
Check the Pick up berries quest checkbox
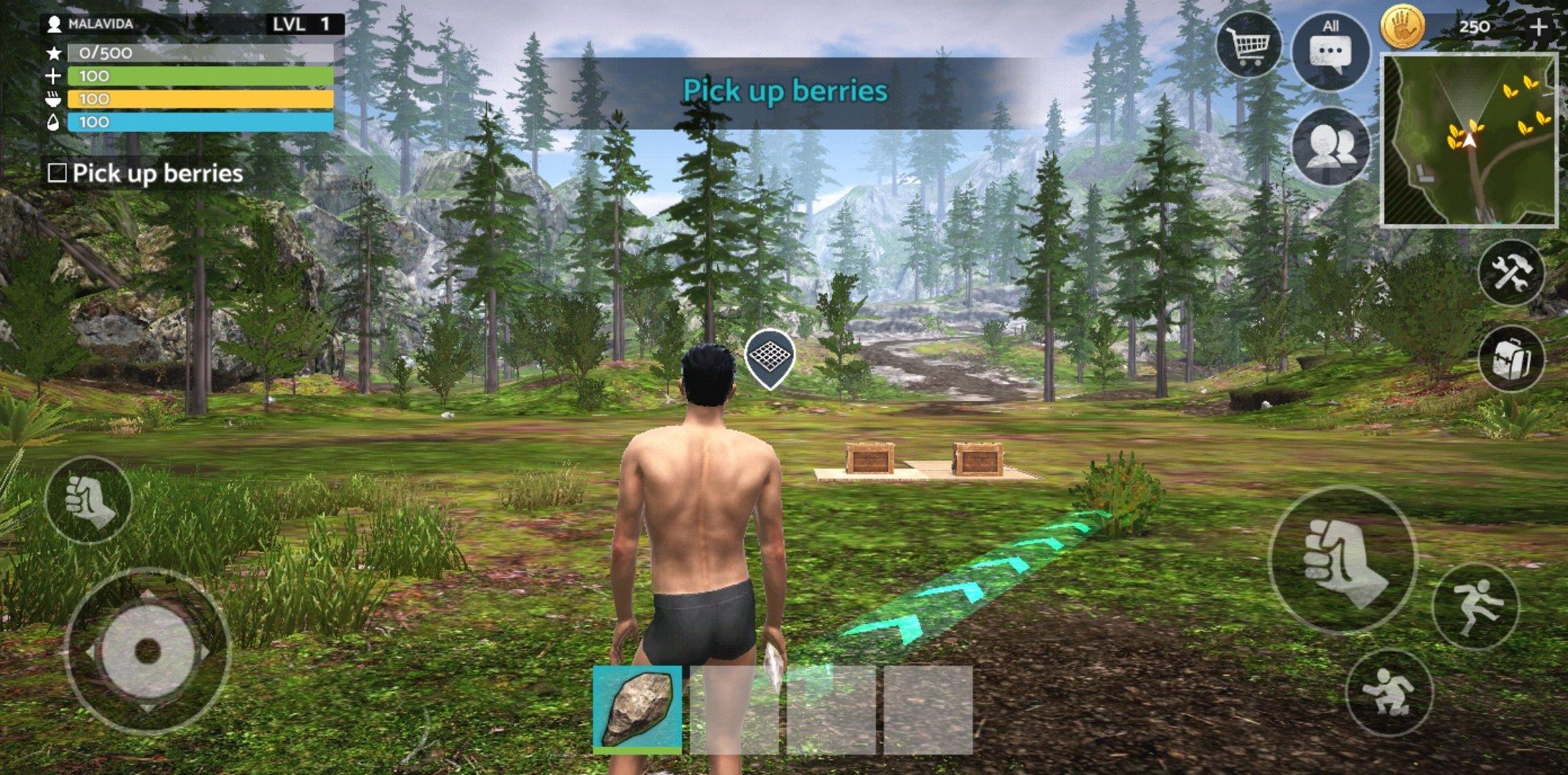pyautogui.click(x=57, y=172)
